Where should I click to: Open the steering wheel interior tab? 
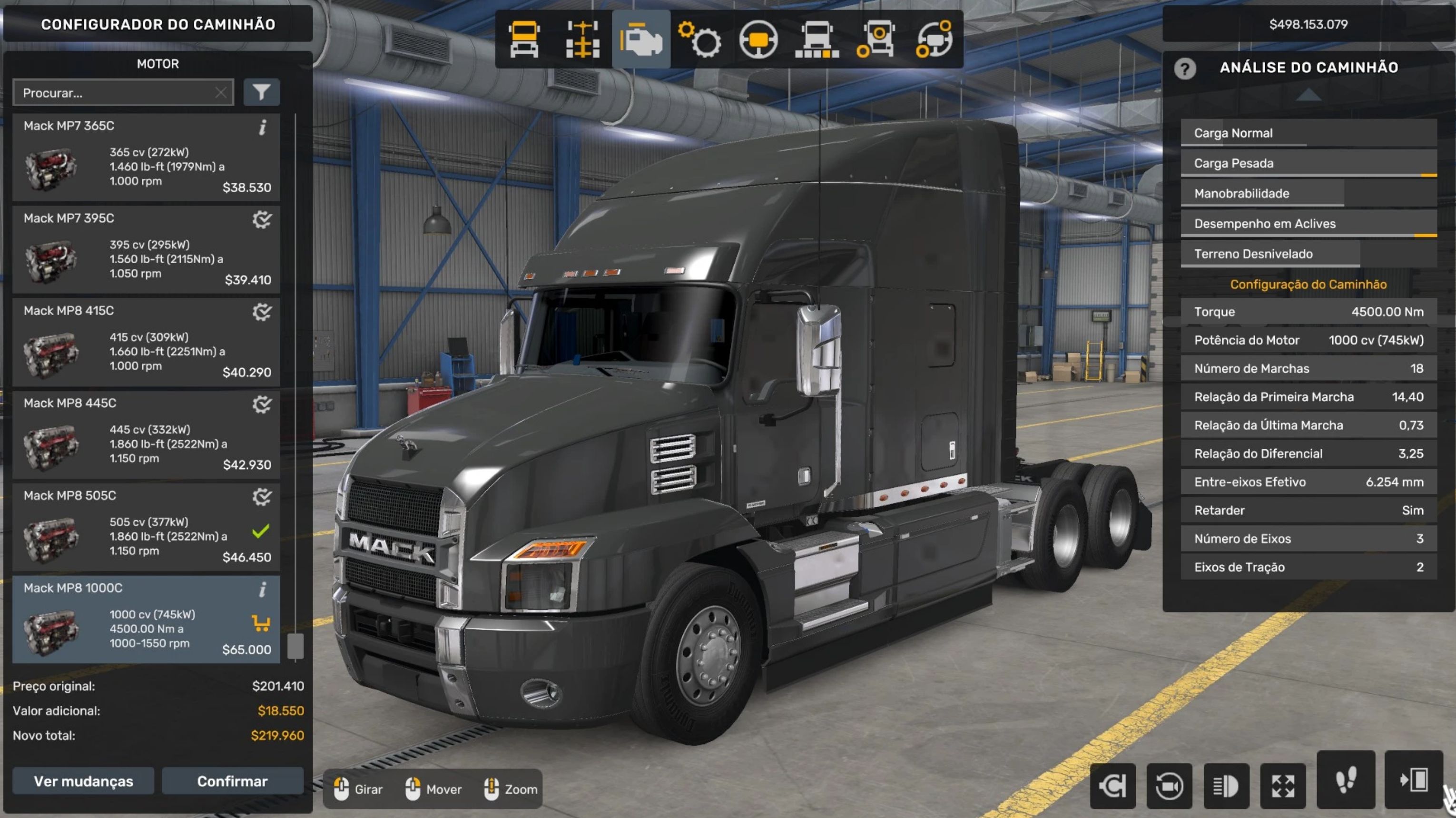(x=758, y=39)
